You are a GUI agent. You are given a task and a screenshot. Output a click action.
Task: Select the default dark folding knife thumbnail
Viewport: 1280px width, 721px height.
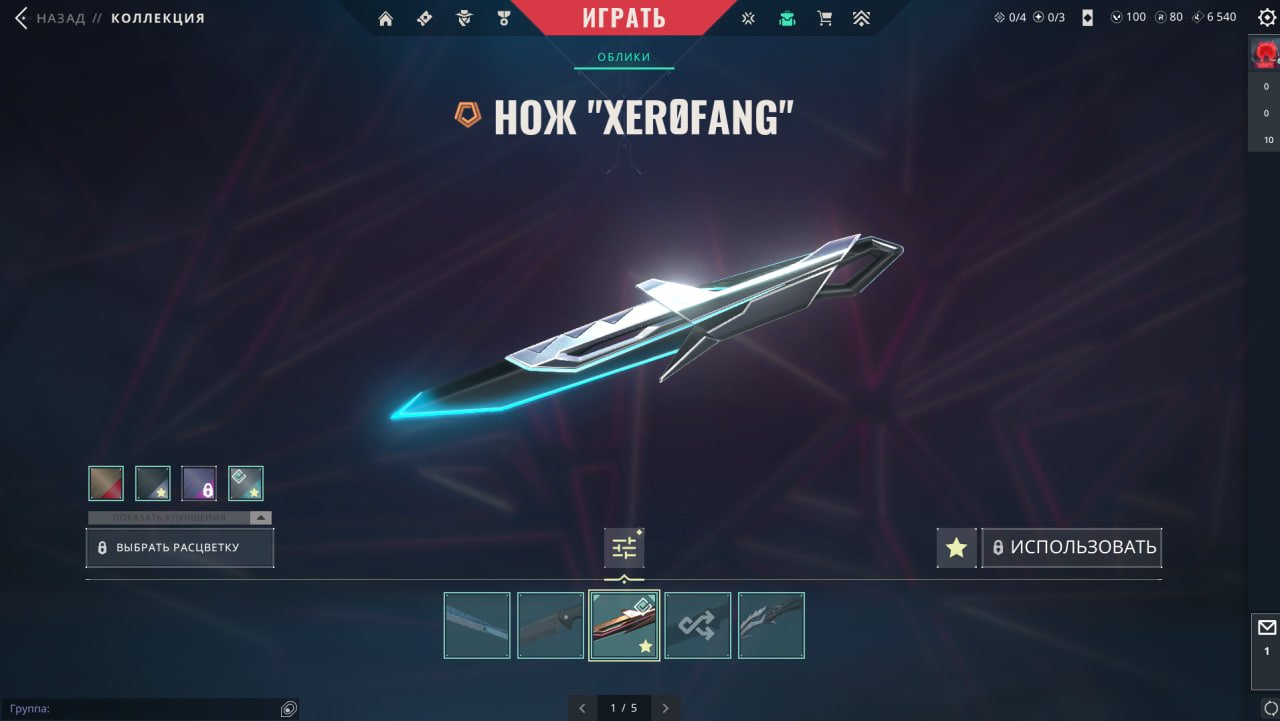551,626
